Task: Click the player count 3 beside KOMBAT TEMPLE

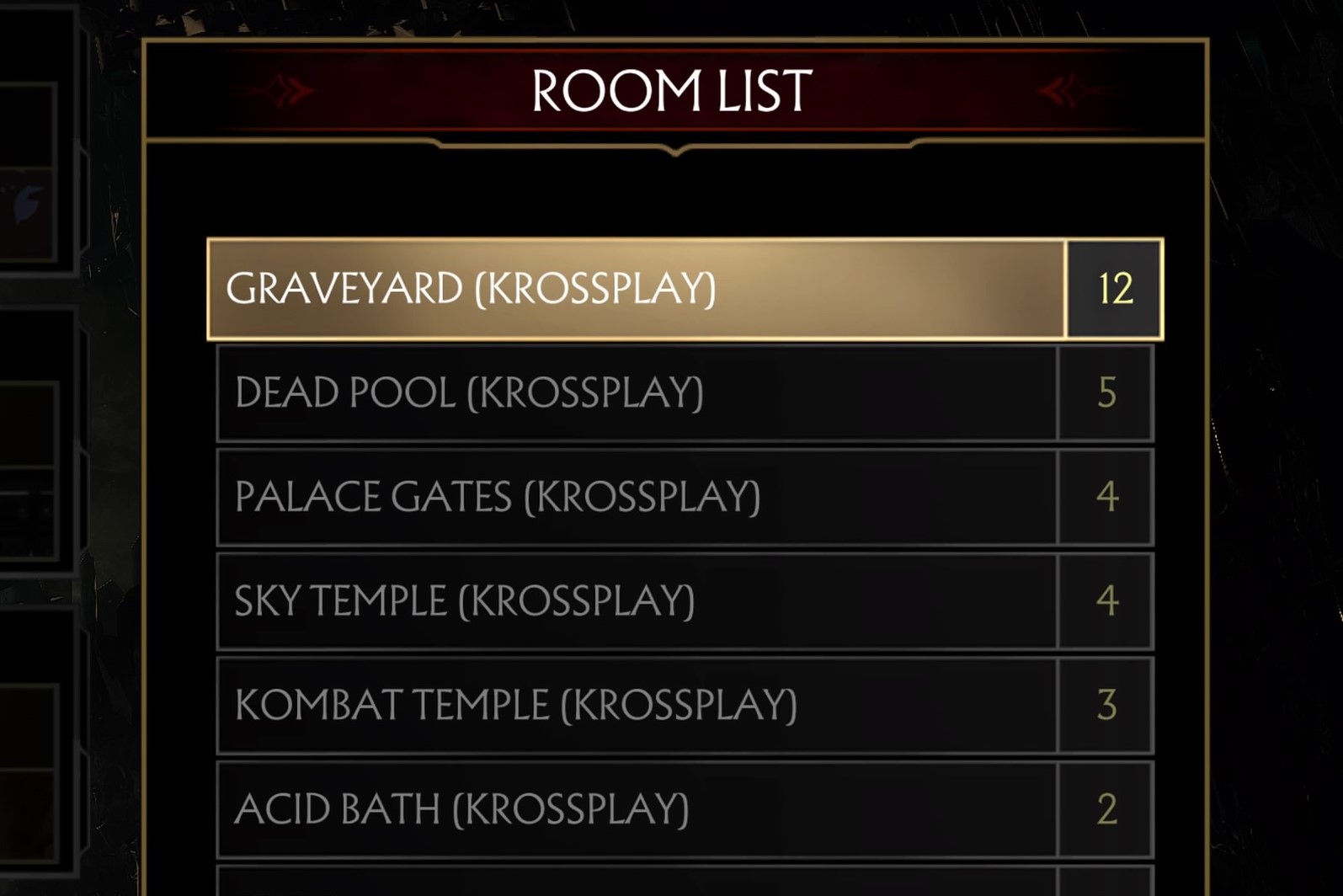Action: (1107, 706)
